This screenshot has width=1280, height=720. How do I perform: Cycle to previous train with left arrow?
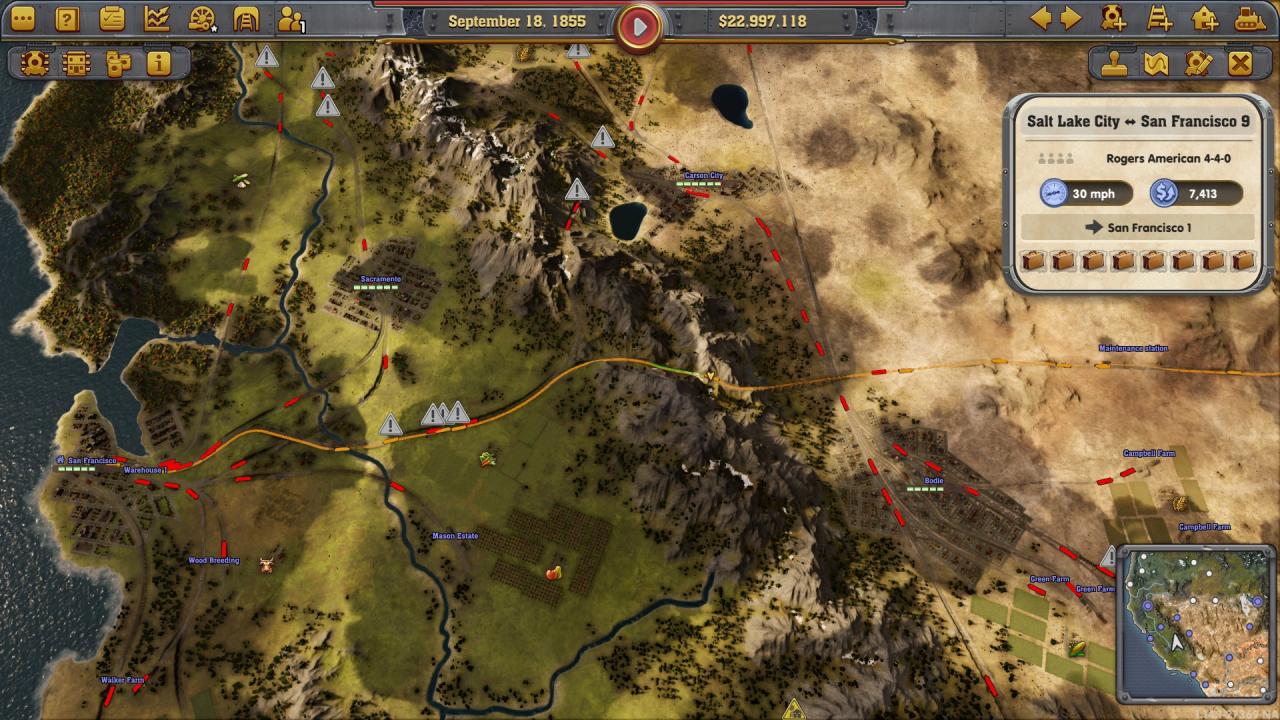1041,18
